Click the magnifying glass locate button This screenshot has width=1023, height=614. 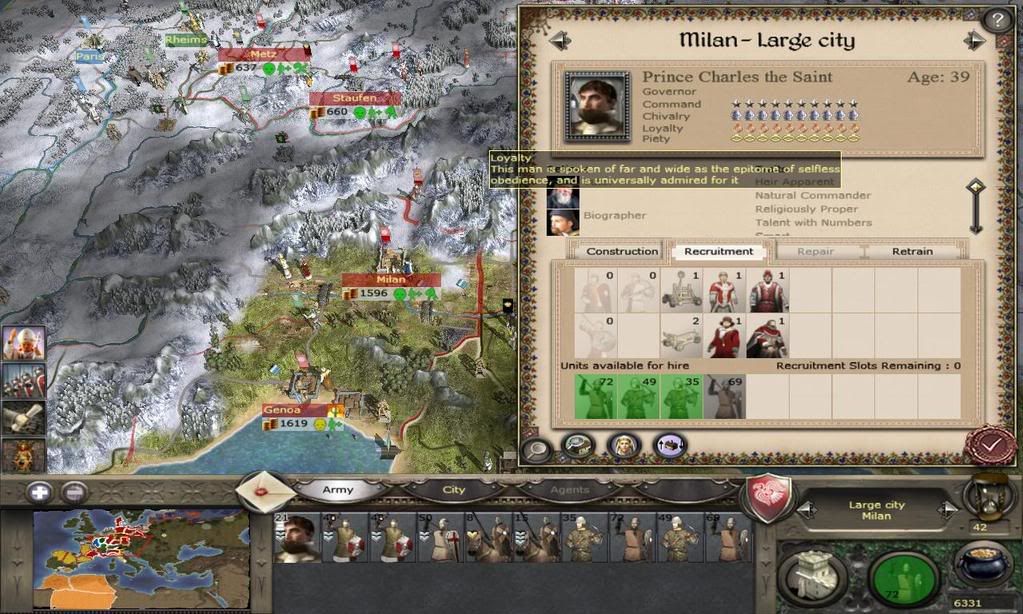[x=537, y=449]
